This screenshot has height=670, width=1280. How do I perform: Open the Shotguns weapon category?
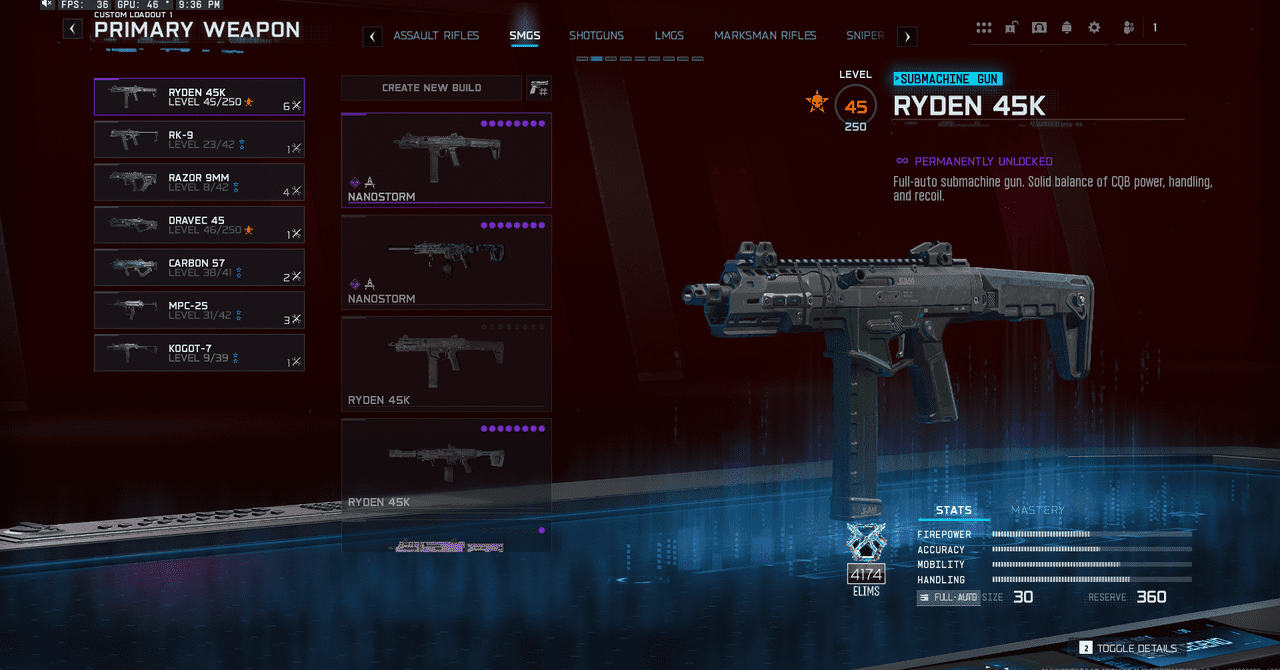(x=596, y=36)
